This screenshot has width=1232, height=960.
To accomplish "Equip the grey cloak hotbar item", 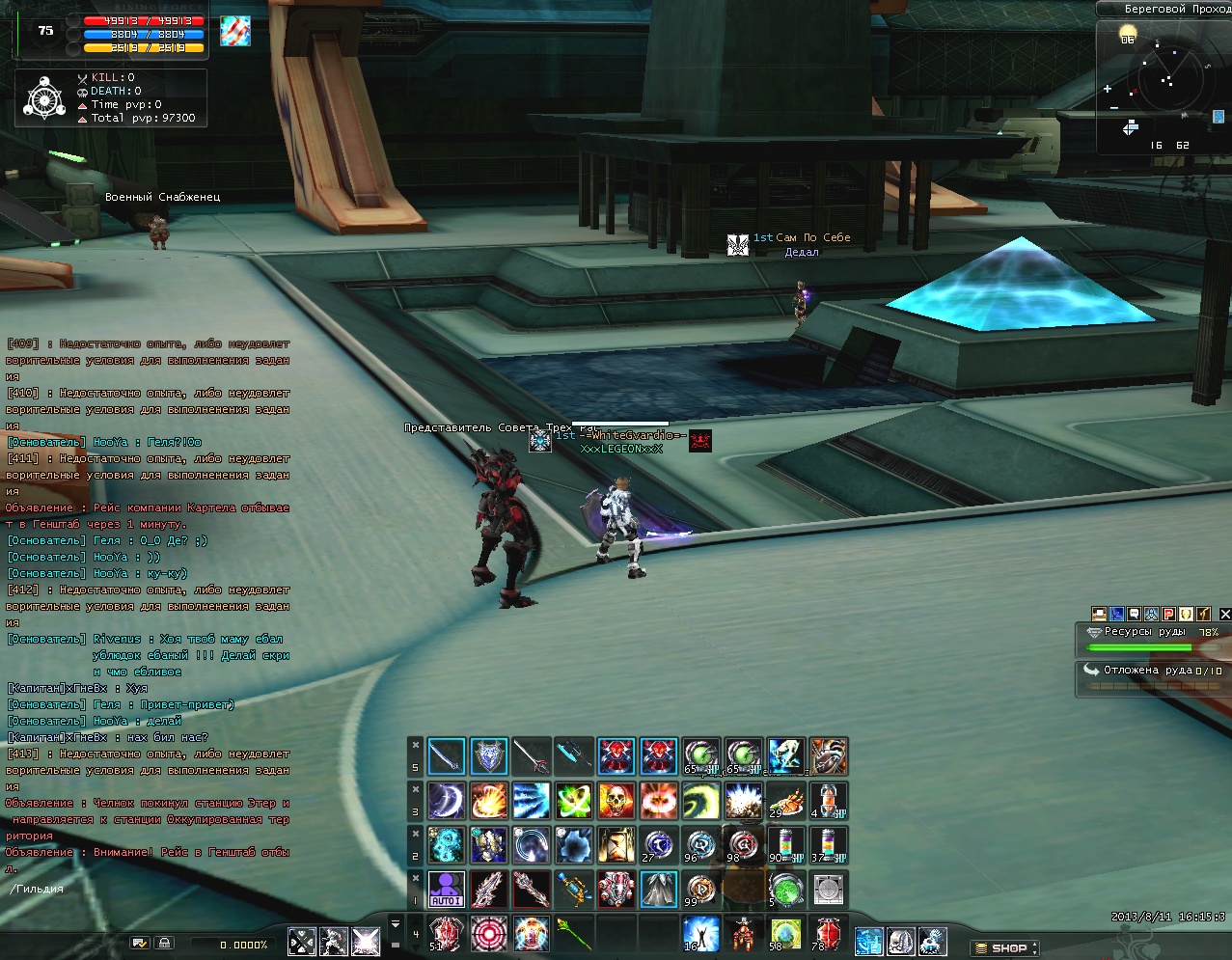I will click(658, 889).
